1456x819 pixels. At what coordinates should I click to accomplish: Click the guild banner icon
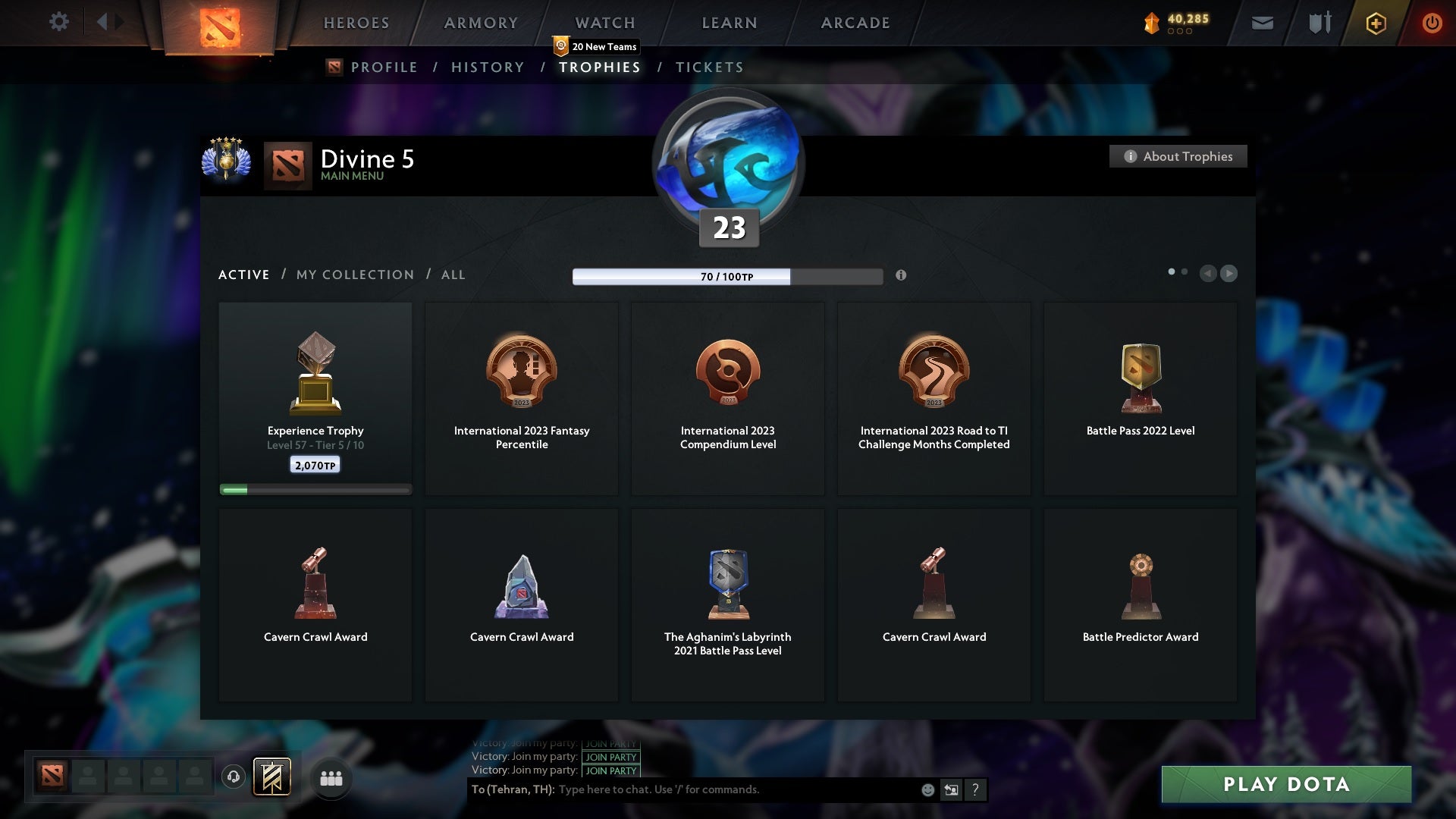274,777
